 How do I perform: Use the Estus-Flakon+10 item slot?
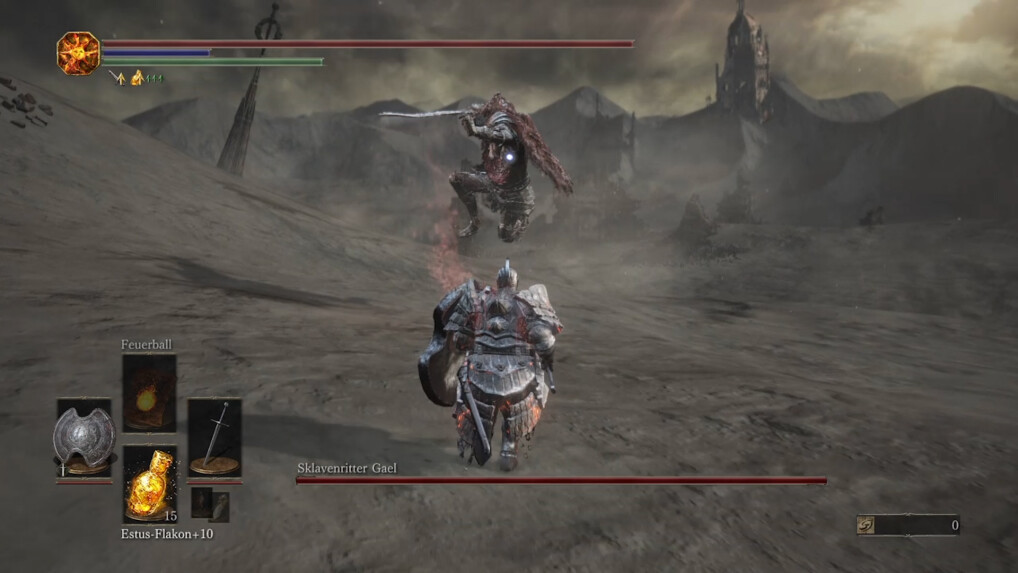pos(150,483)
